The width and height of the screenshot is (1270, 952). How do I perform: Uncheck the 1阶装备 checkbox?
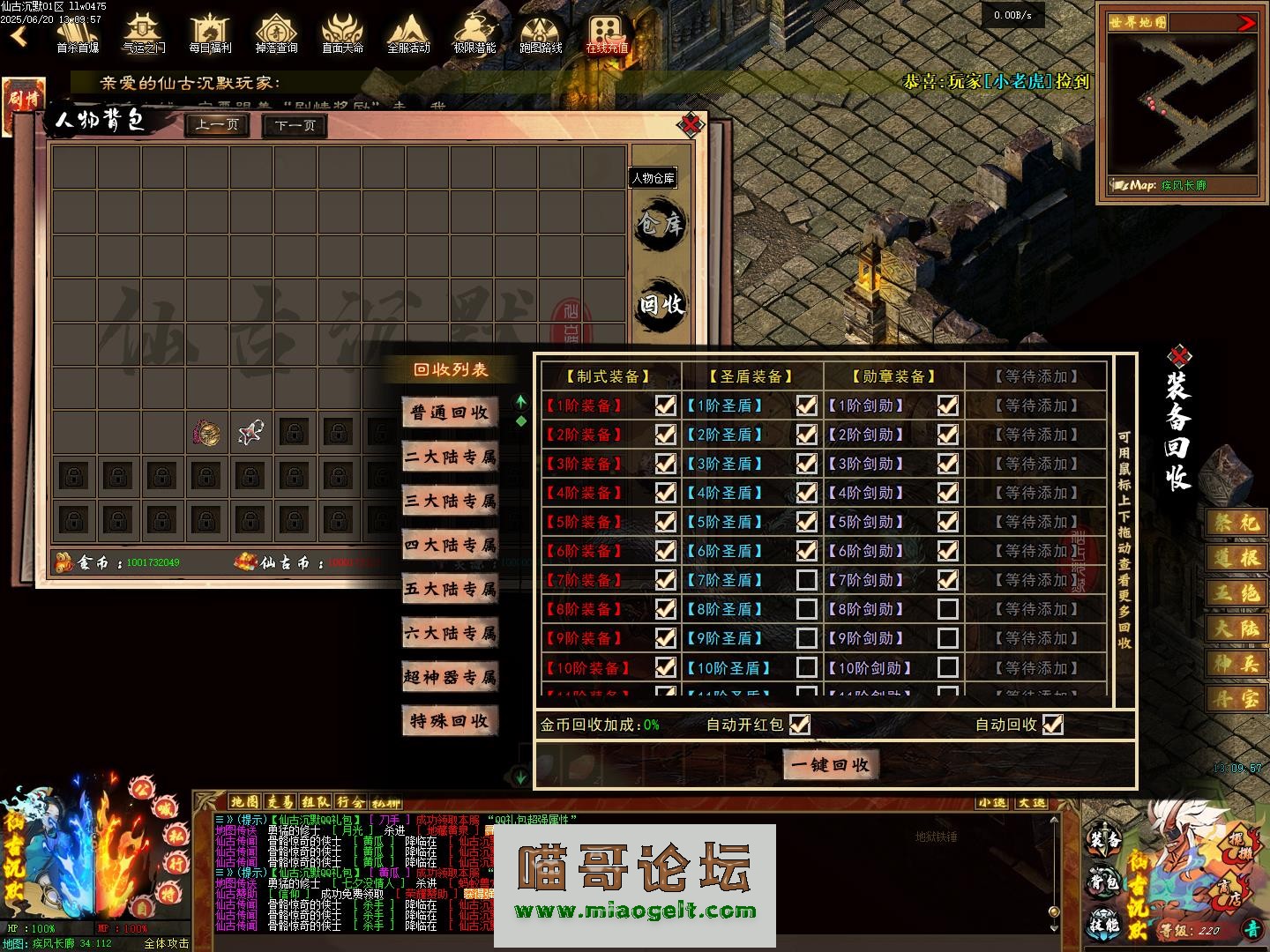click(665, 405)
